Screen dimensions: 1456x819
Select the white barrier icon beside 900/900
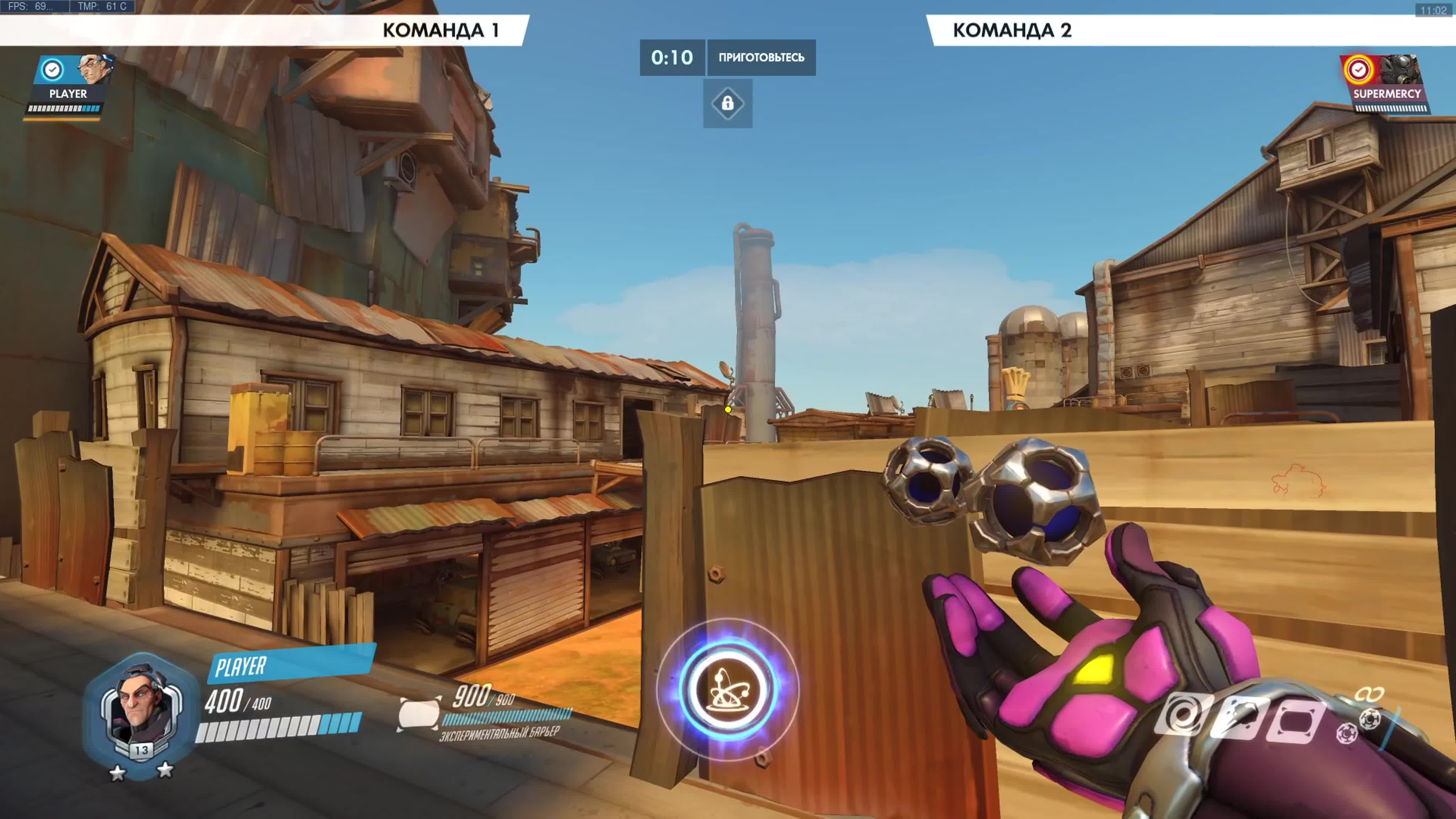[x=419, y=713]
